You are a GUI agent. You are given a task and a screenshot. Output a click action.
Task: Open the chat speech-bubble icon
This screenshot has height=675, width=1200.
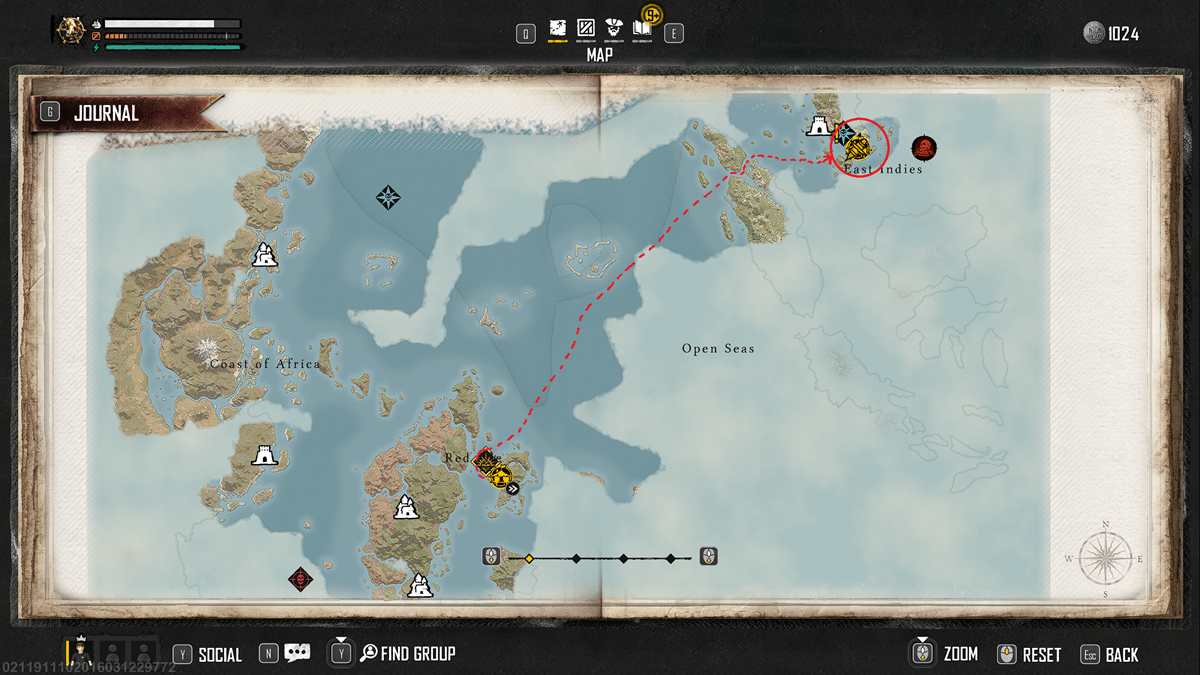tap(297, 654)
